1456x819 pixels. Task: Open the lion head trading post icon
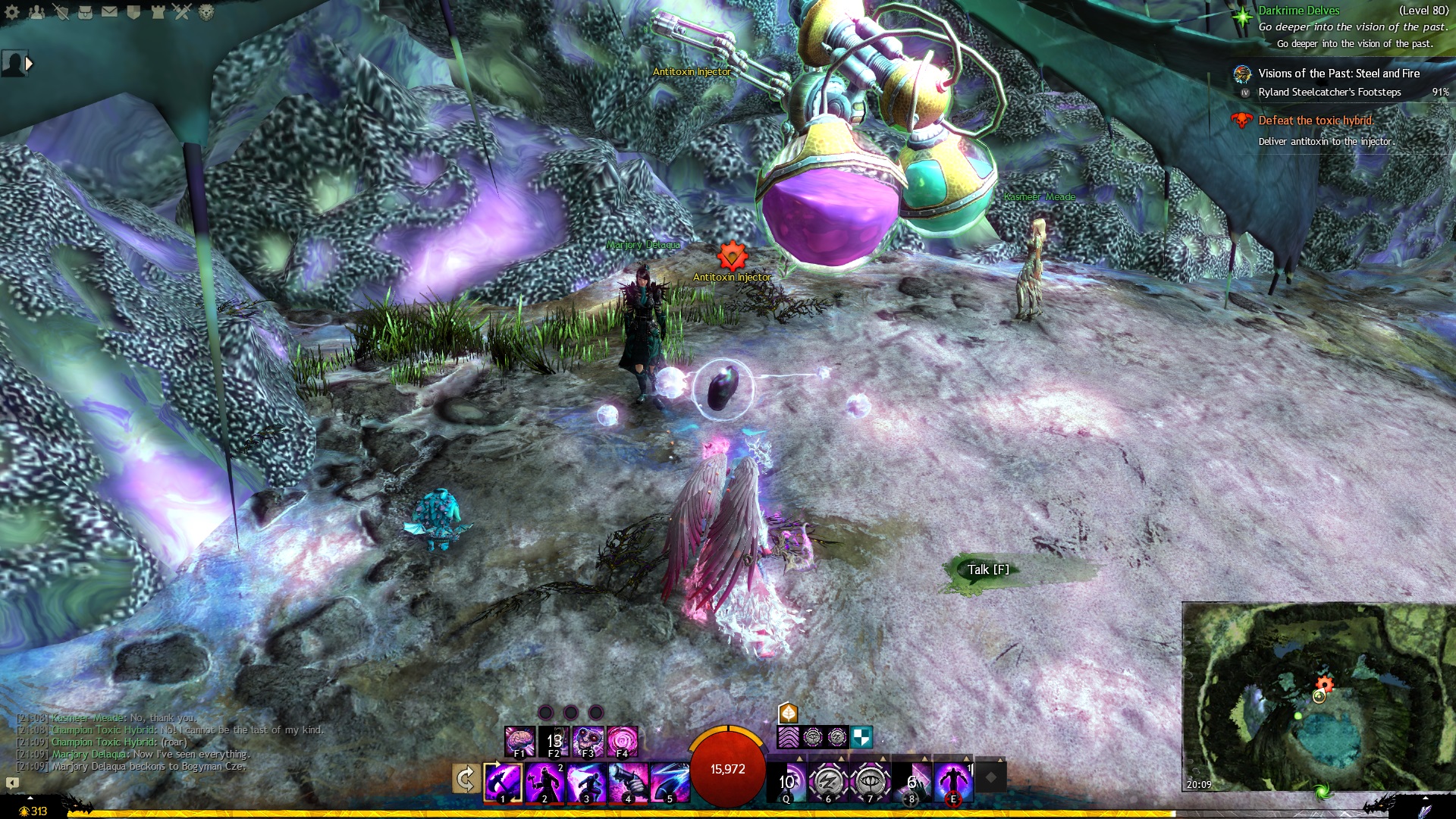click(x=206, y=12)
